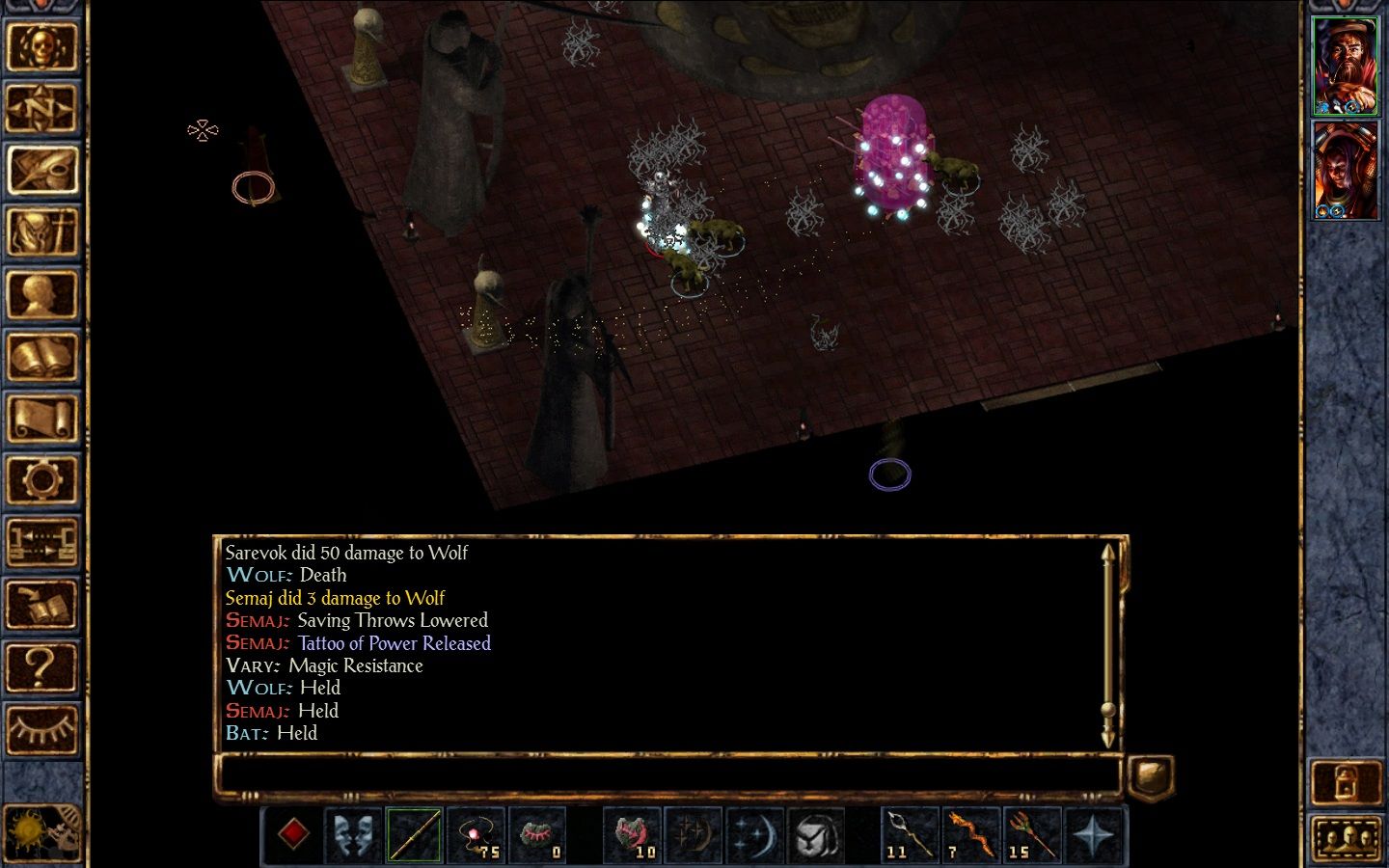Select the bearded pipe-smoker party portrait

coord(1347,66)
